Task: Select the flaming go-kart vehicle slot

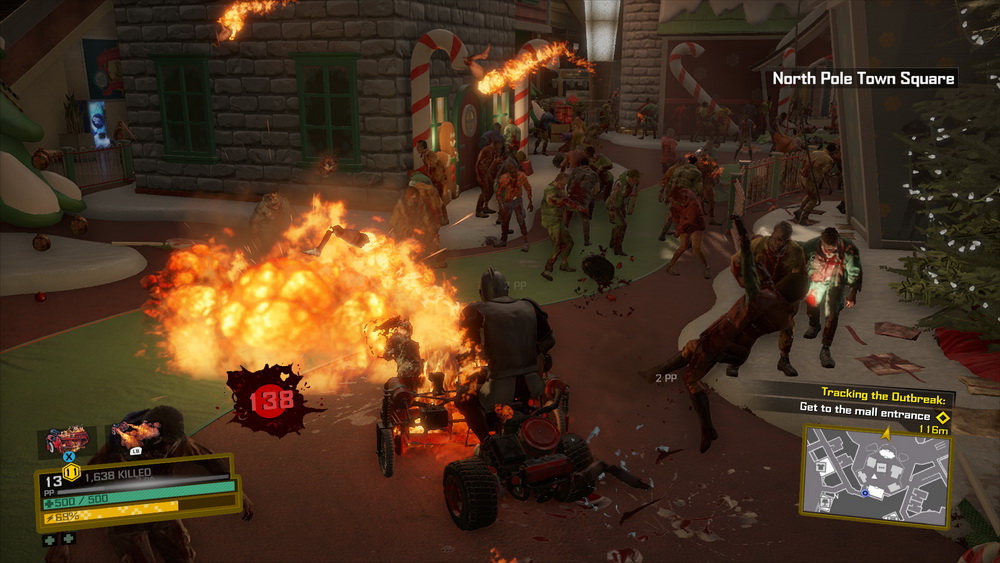Action: (67, 440)
